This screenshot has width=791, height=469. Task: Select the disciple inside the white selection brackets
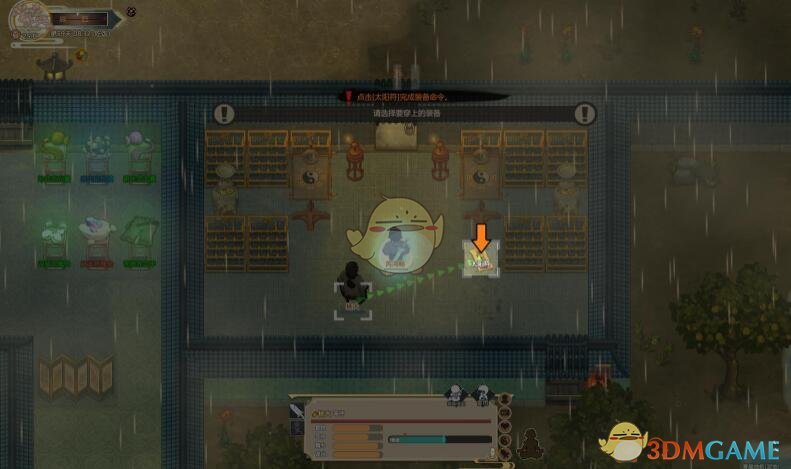(352, 283)
